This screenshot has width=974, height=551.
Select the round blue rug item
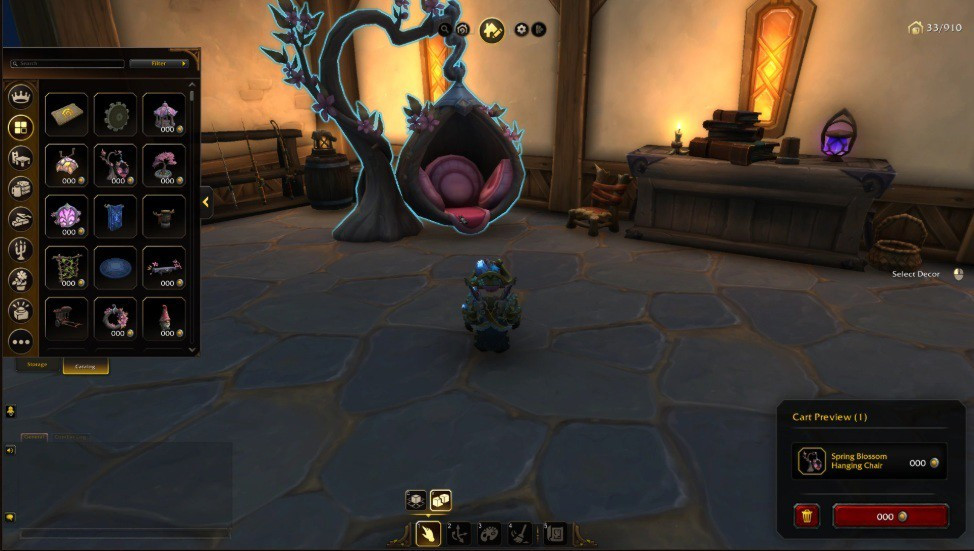(114, 267)
